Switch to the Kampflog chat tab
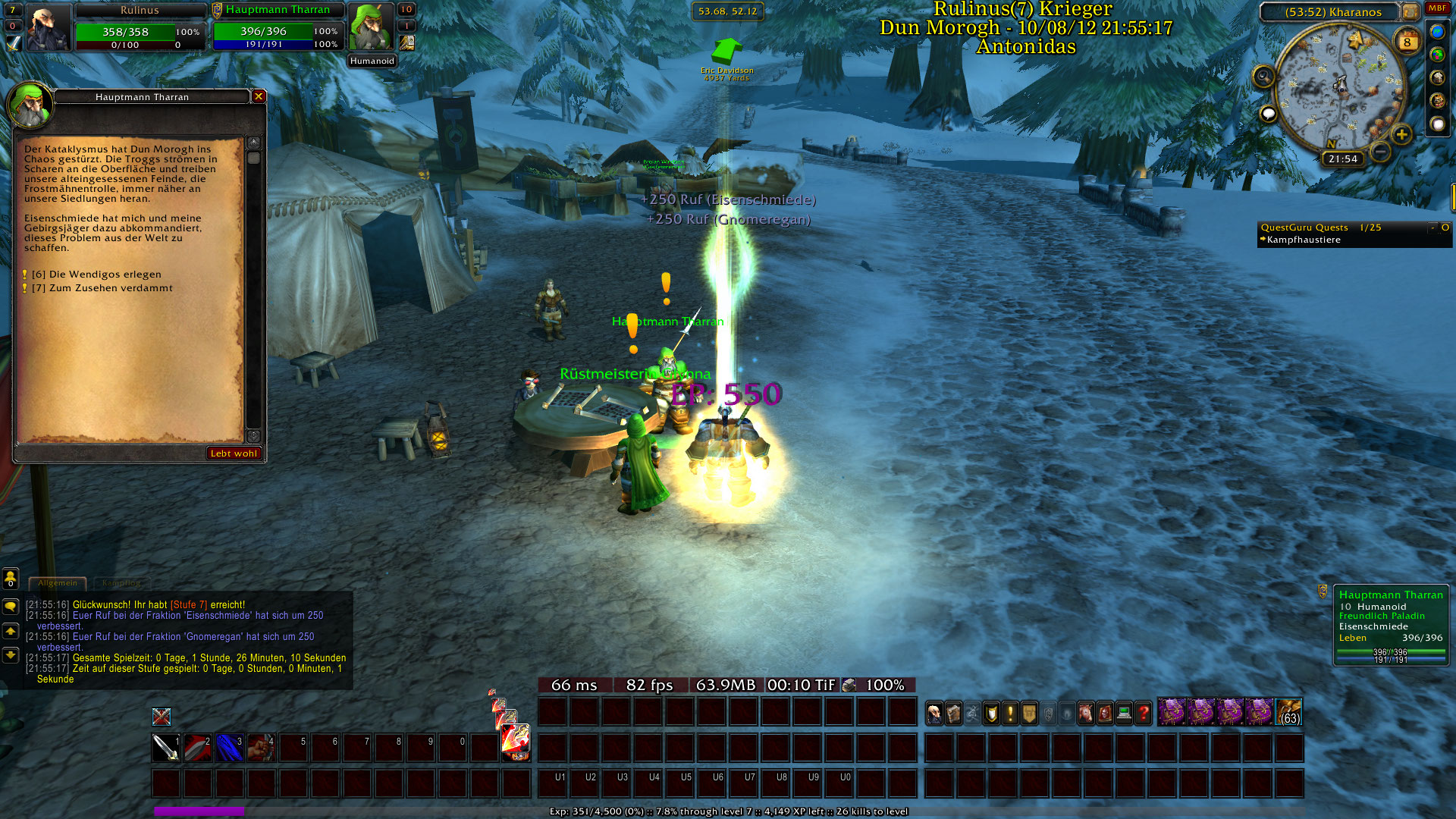Screen dimensions: 1456x819 [x=121, y=583]
